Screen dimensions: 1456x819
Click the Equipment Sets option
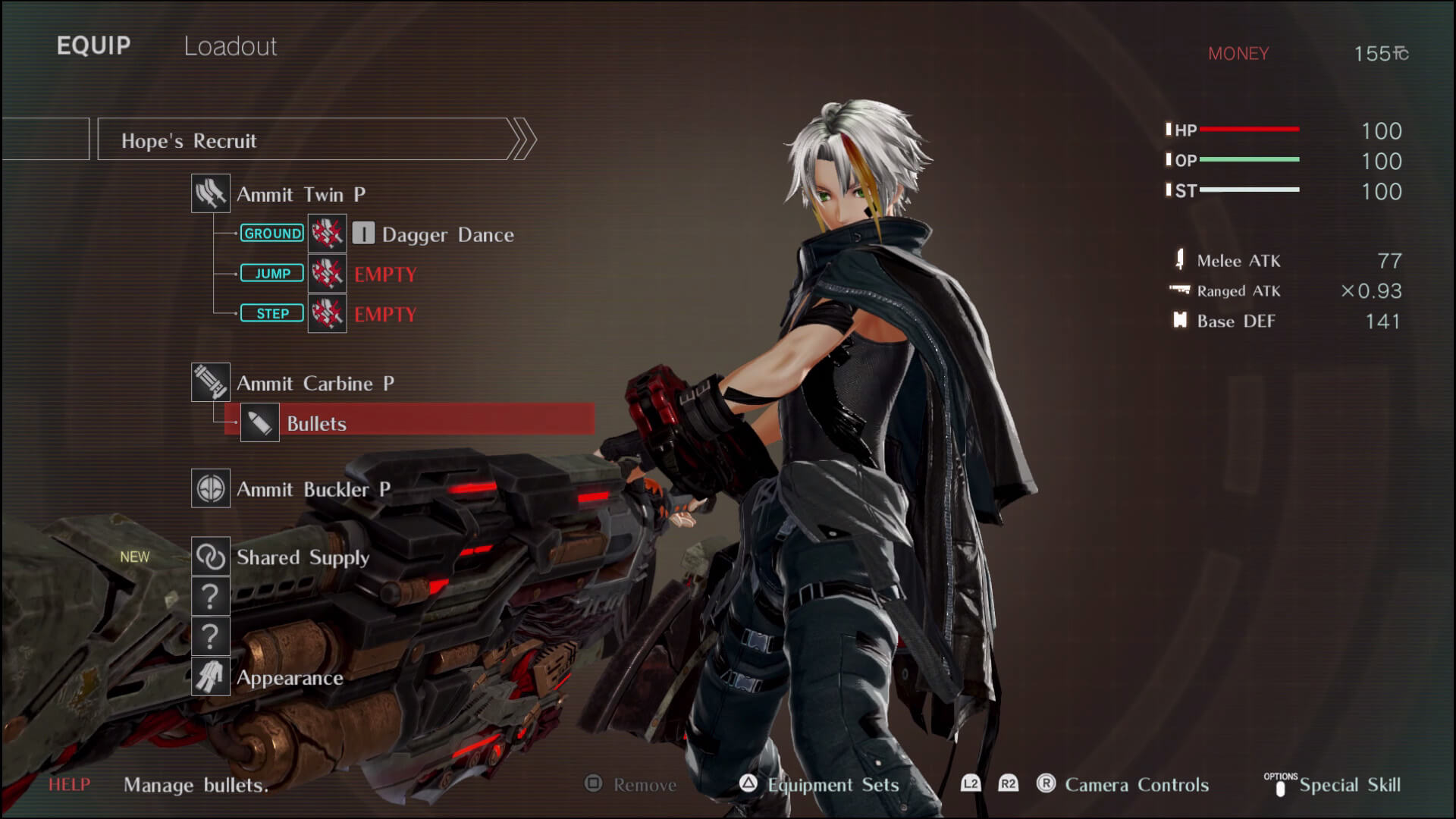(833, 785)
